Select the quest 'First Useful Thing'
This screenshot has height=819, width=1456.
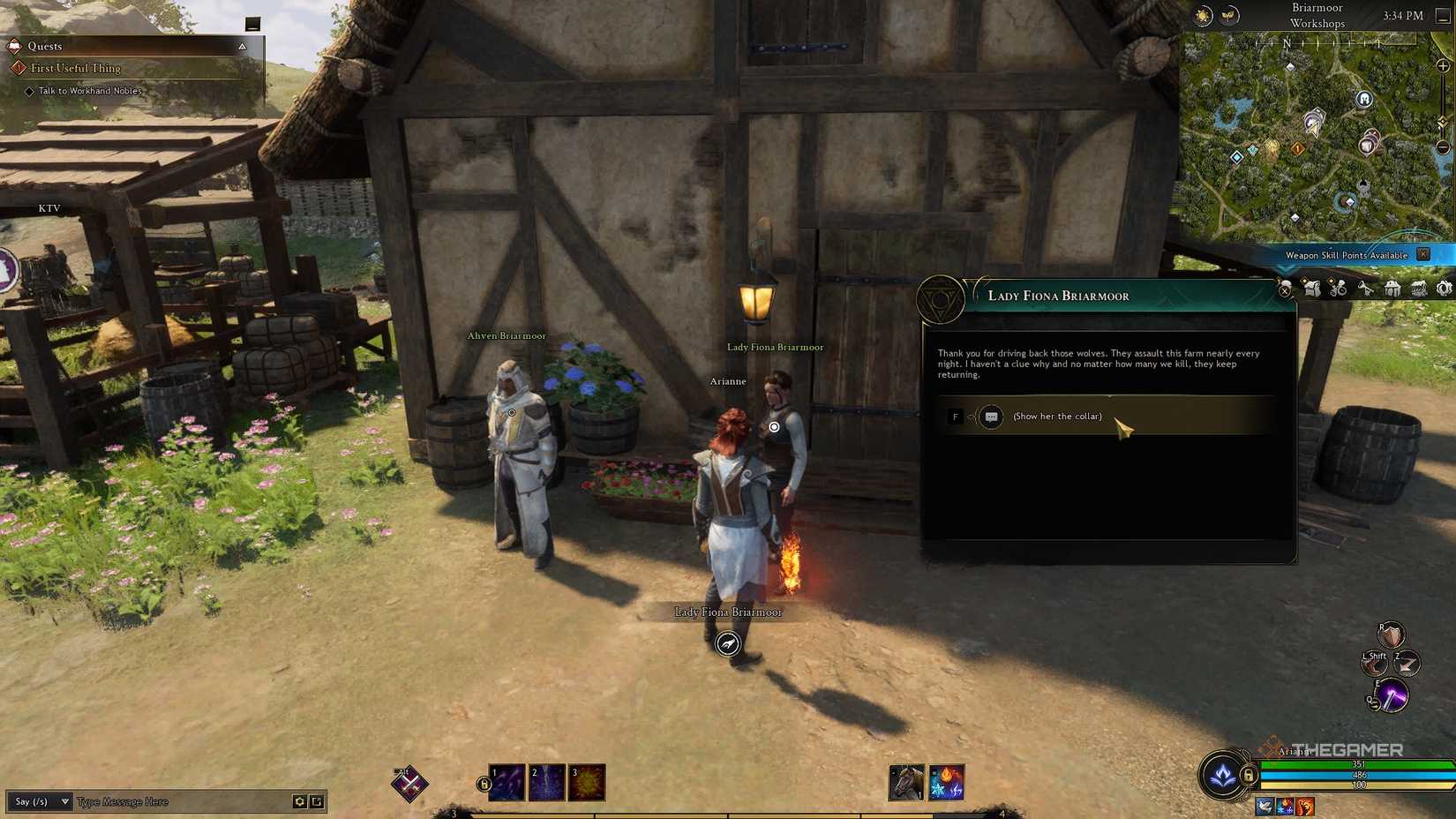(x=75, y=68)
